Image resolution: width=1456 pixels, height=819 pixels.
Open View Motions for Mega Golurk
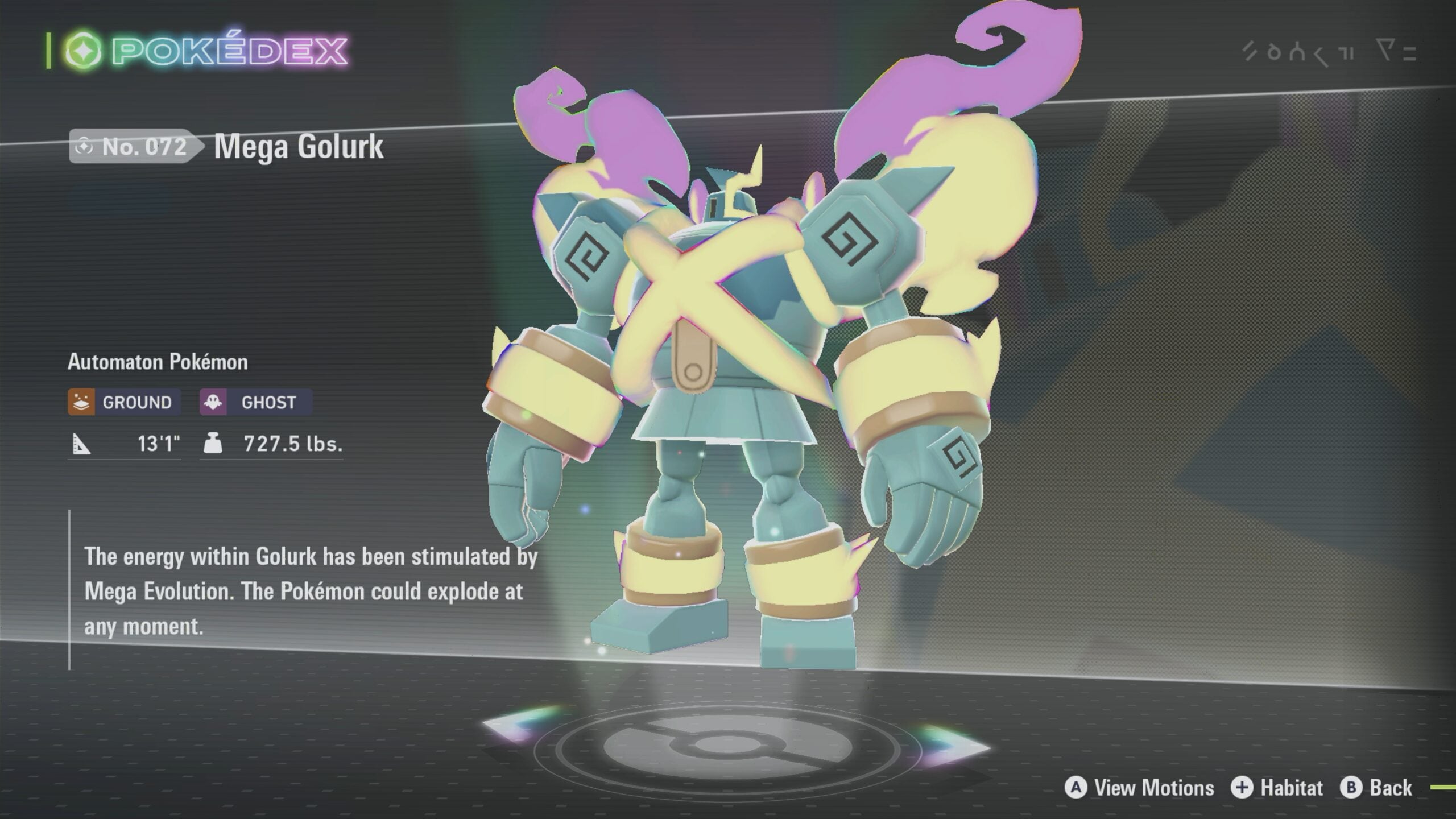(x=1139, y=788)
